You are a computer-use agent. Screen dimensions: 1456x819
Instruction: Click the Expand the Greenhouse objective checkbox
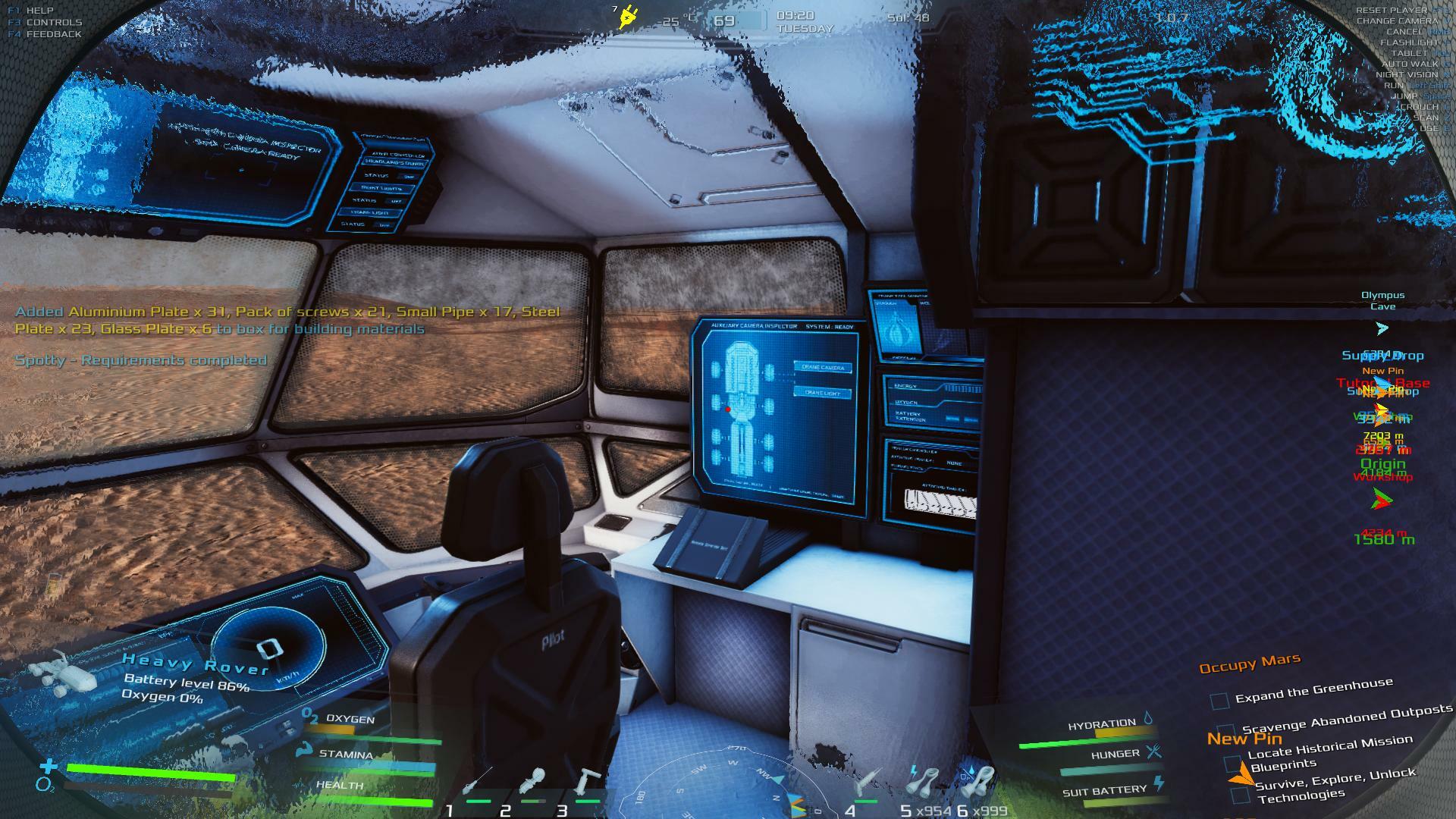(1219, 701)
